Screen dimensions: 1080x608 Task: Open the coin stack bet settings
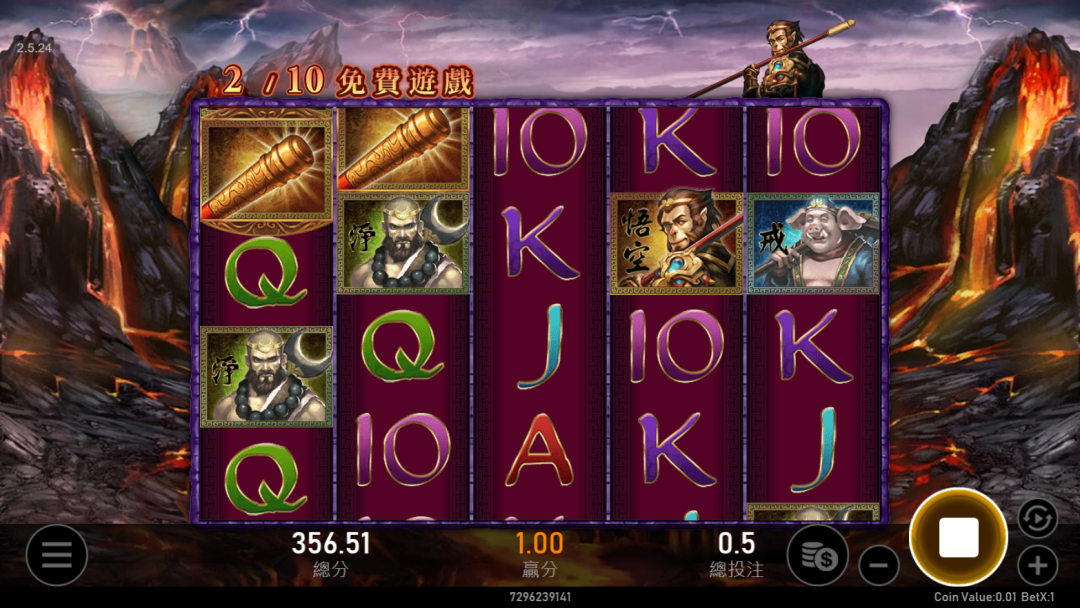pos(817,555)
